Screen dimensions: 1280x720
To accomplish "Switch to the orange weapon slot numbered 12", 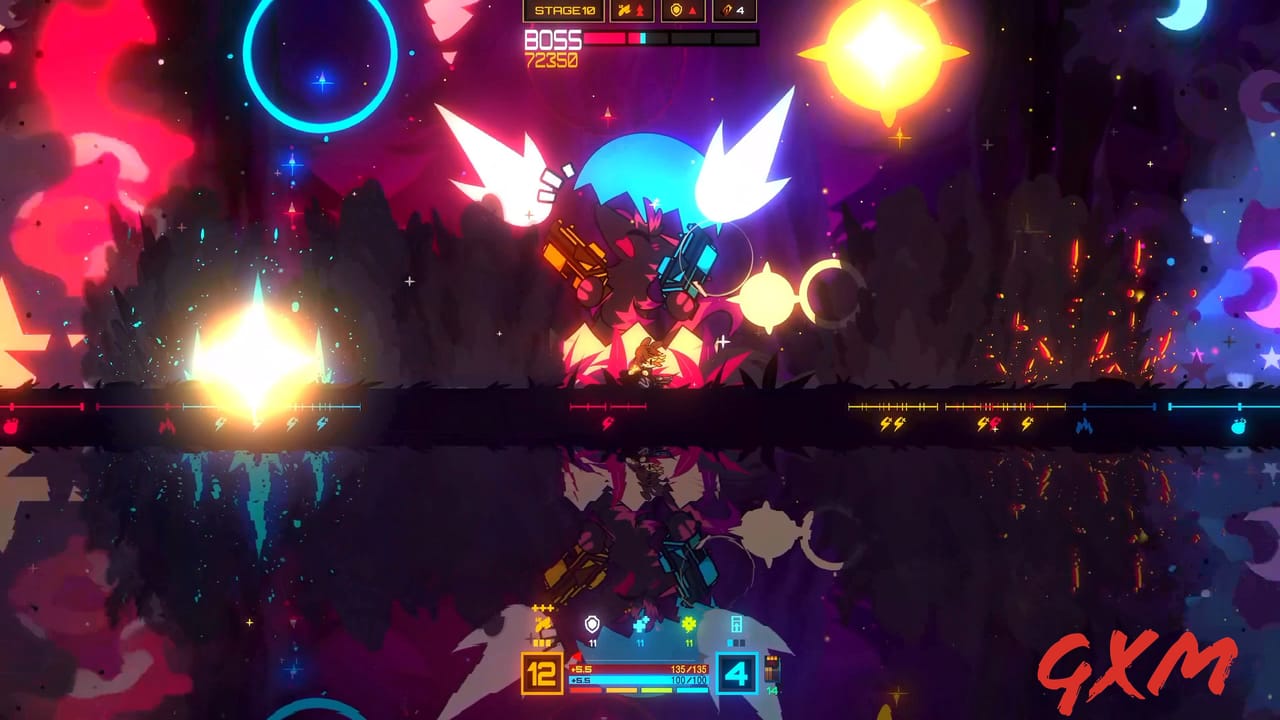I will pyautogui.click(x=539, y=672).
